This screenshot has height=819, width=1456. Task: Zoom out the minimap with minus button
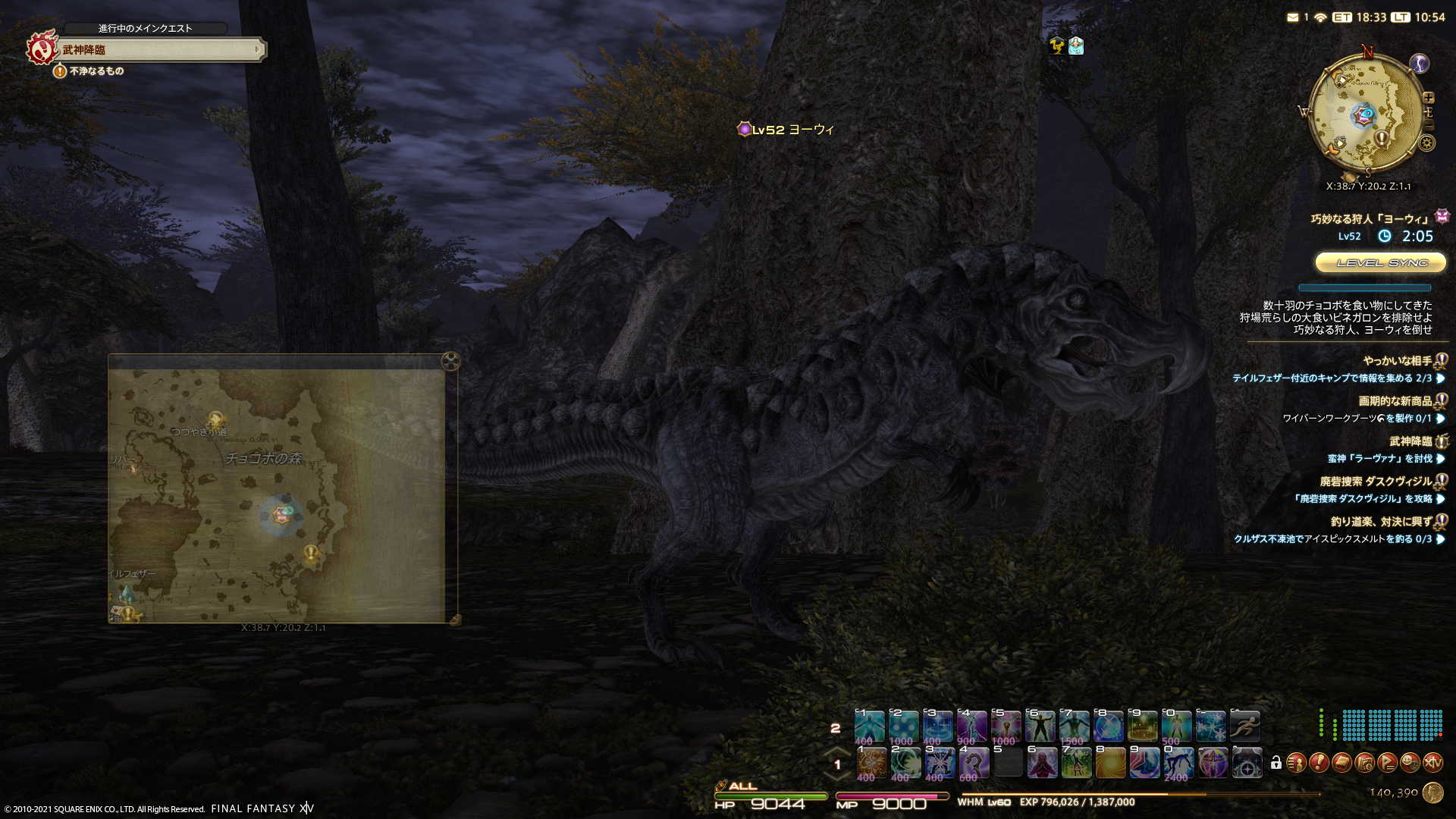pos(1429,124)
